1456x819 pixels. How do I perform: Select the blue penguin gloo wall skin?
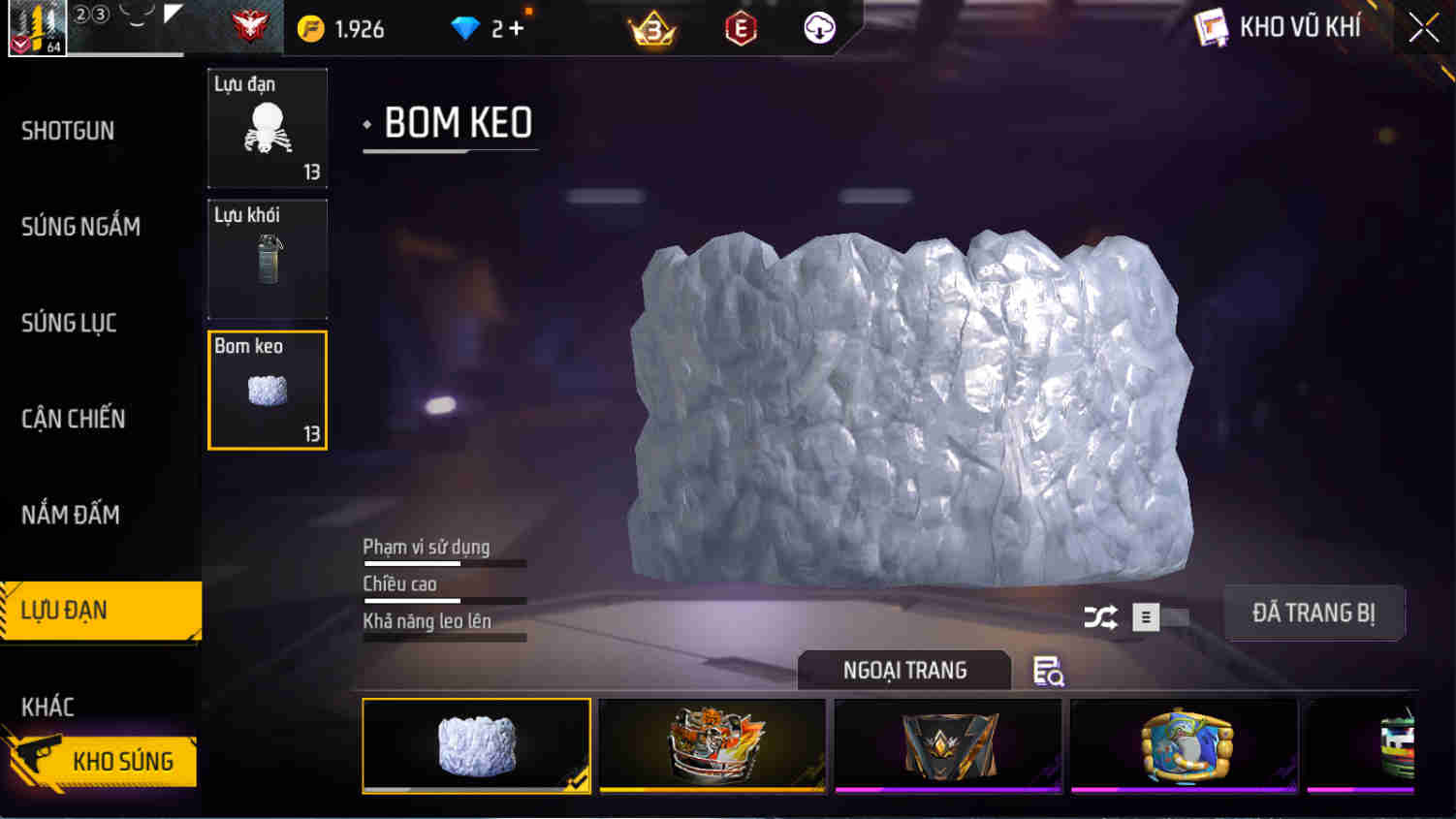pos(1182,744)
